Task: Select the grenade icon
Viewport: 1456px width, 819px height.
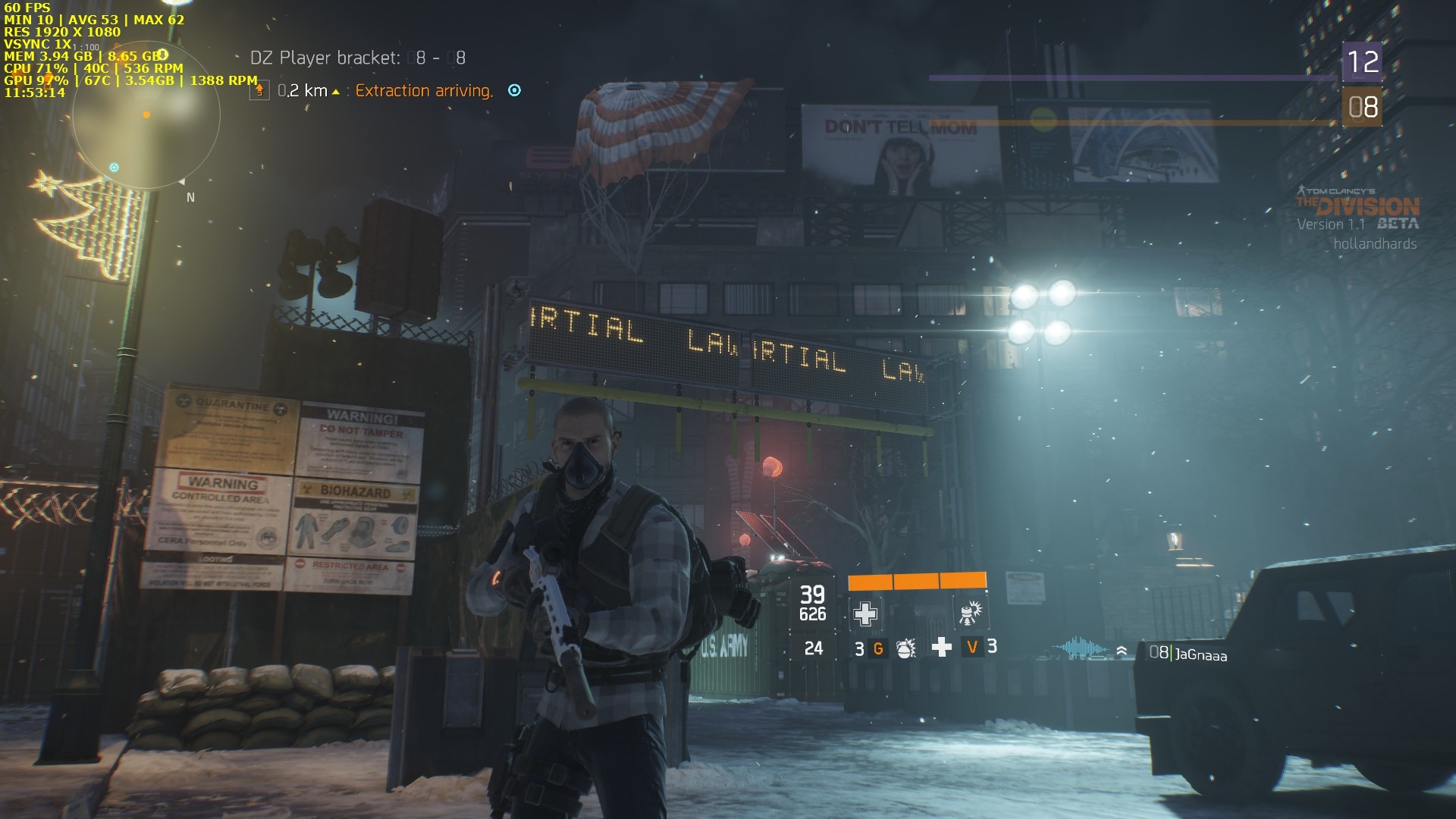Action: coord(905,648)
